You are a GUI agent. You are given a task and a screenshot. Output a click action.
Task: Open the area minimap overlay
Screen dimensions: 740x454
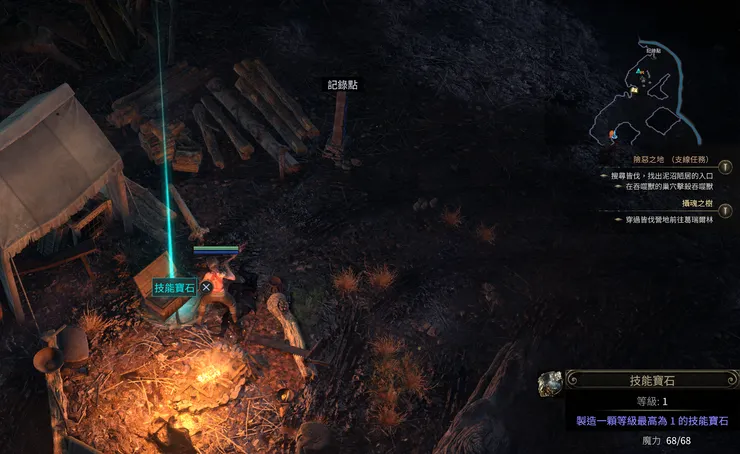[x=650, y=95]
